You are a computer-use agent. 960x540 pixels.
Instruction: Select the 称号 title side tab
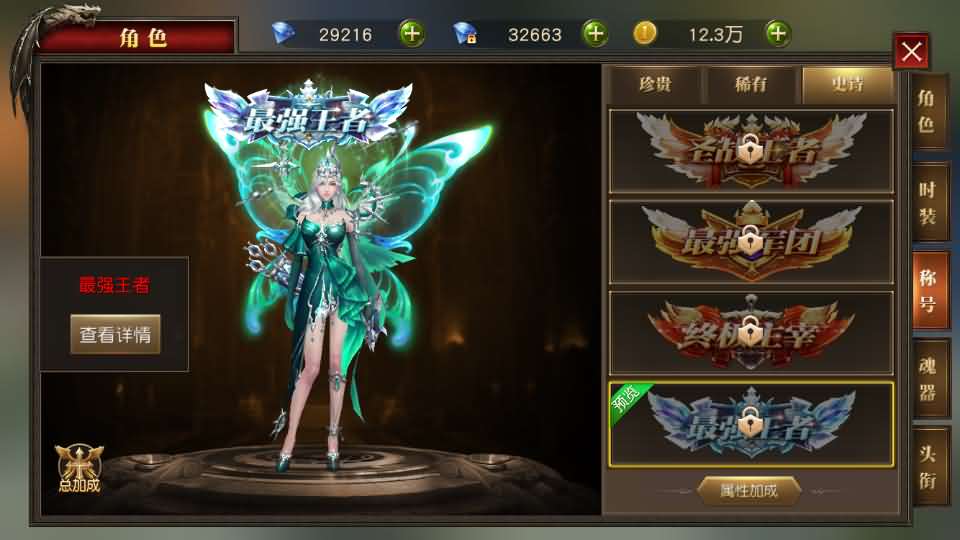click(x=927, y=292)
